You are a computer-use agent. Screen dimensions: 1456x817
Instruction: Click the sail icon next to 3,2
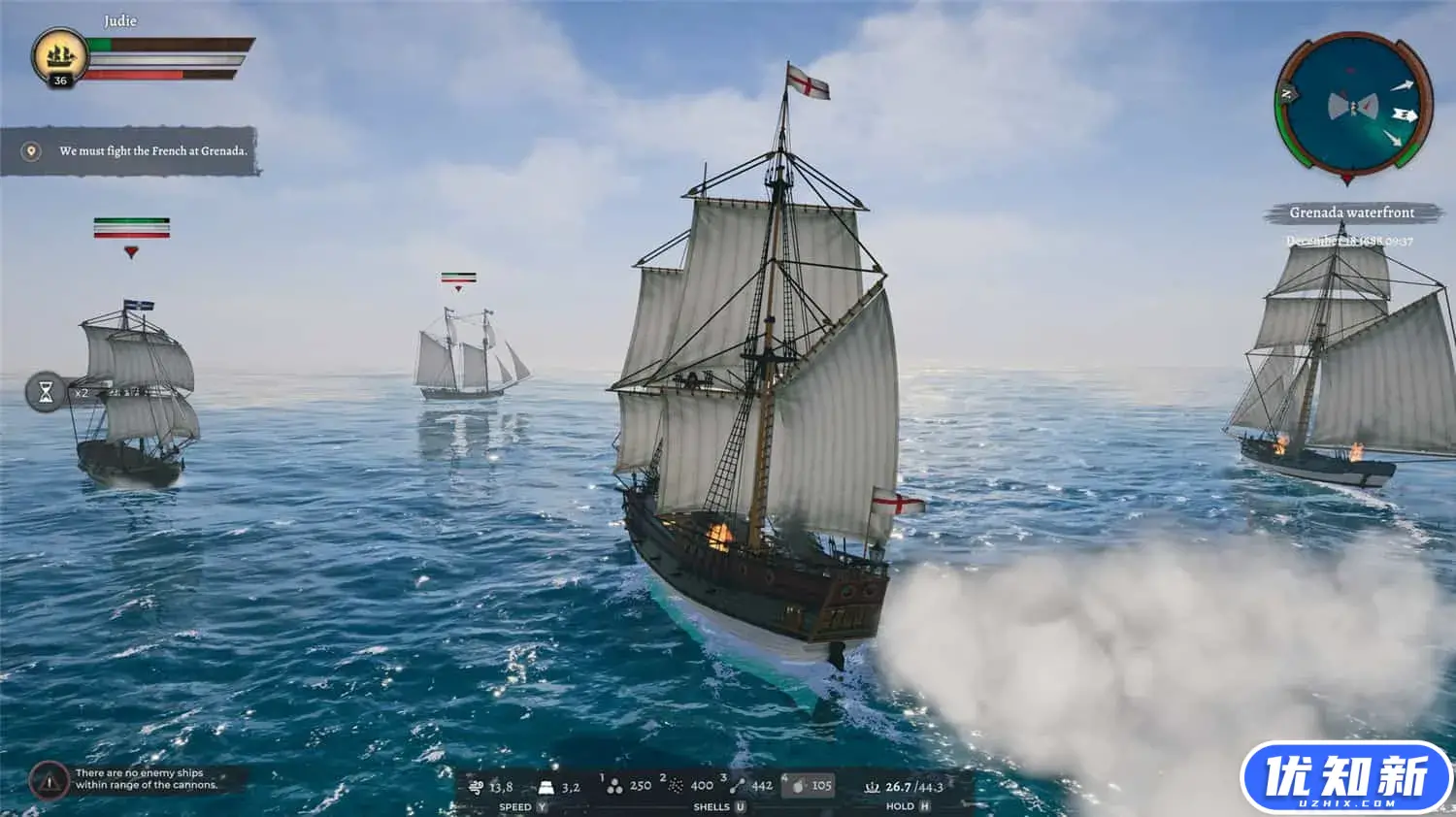(548, 786)
